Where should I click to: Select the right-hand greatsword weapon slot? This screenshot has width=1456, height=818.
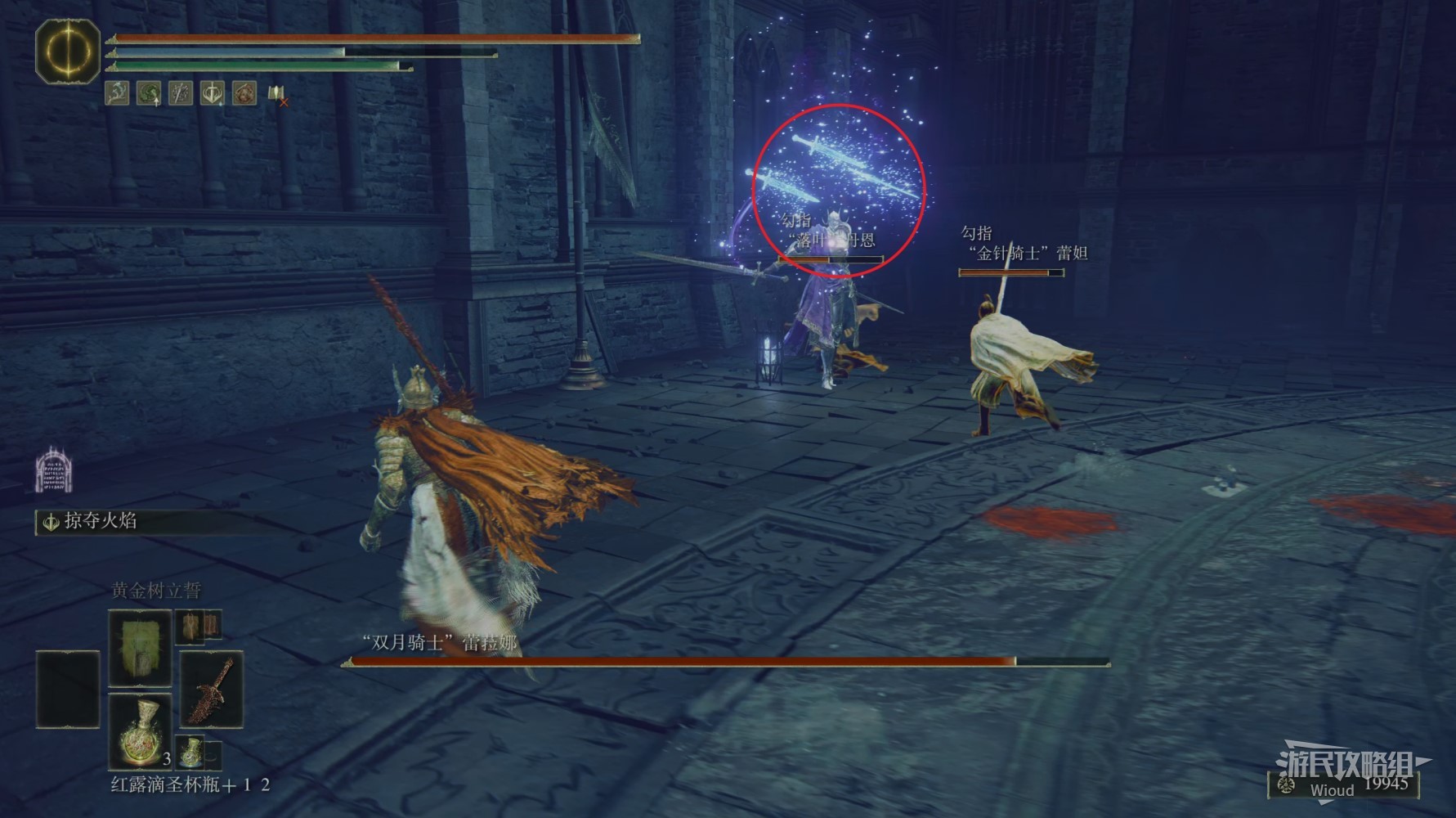tap(211, 689)
